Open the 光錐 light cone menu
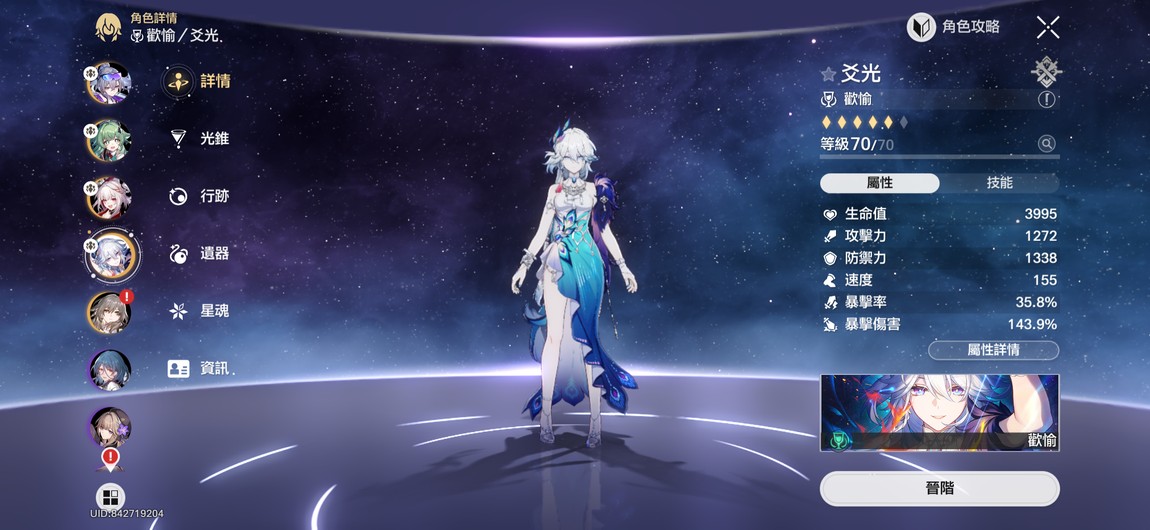Image resolution: width=1150 pixels, height=530 pixels. click(x=199, y=138)
